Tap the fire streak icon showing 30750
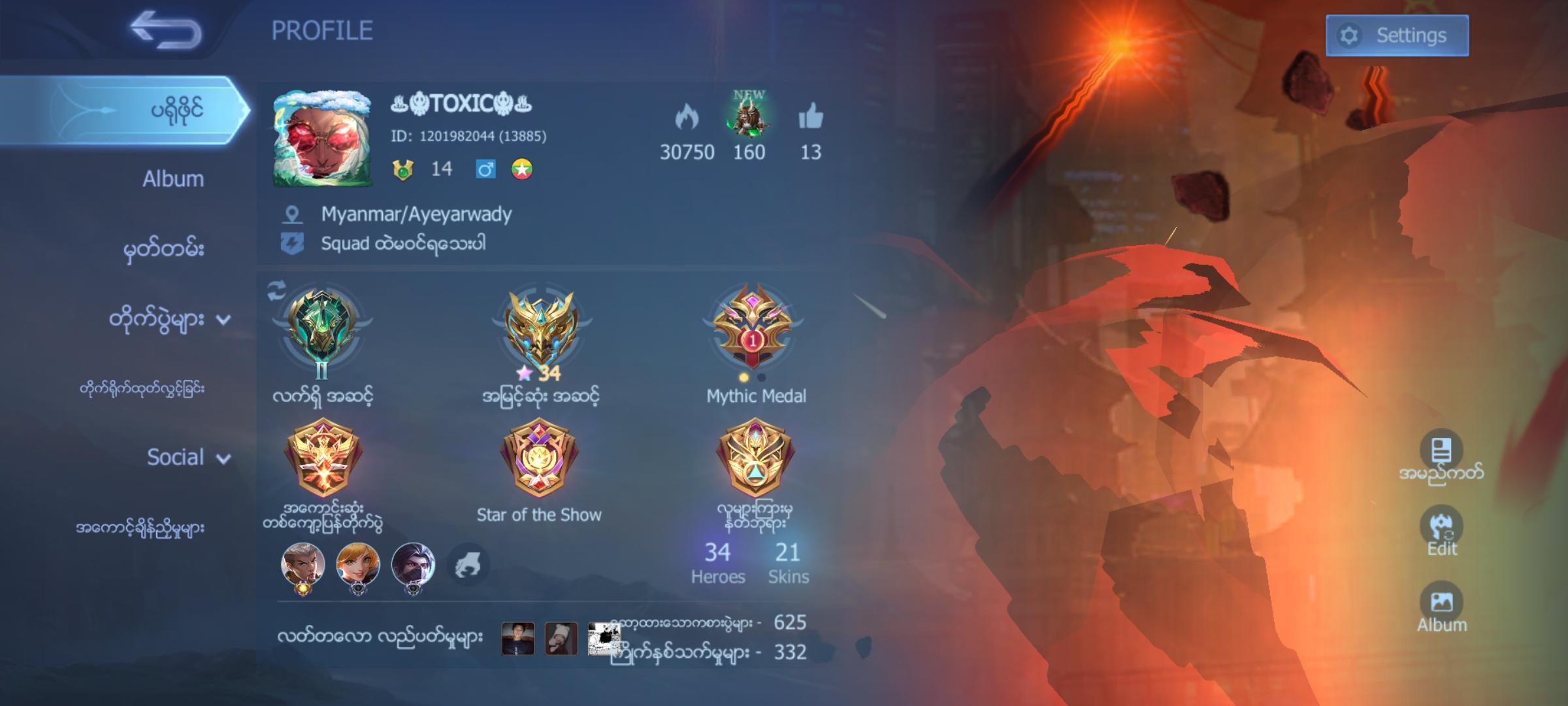 coord(688,118)
